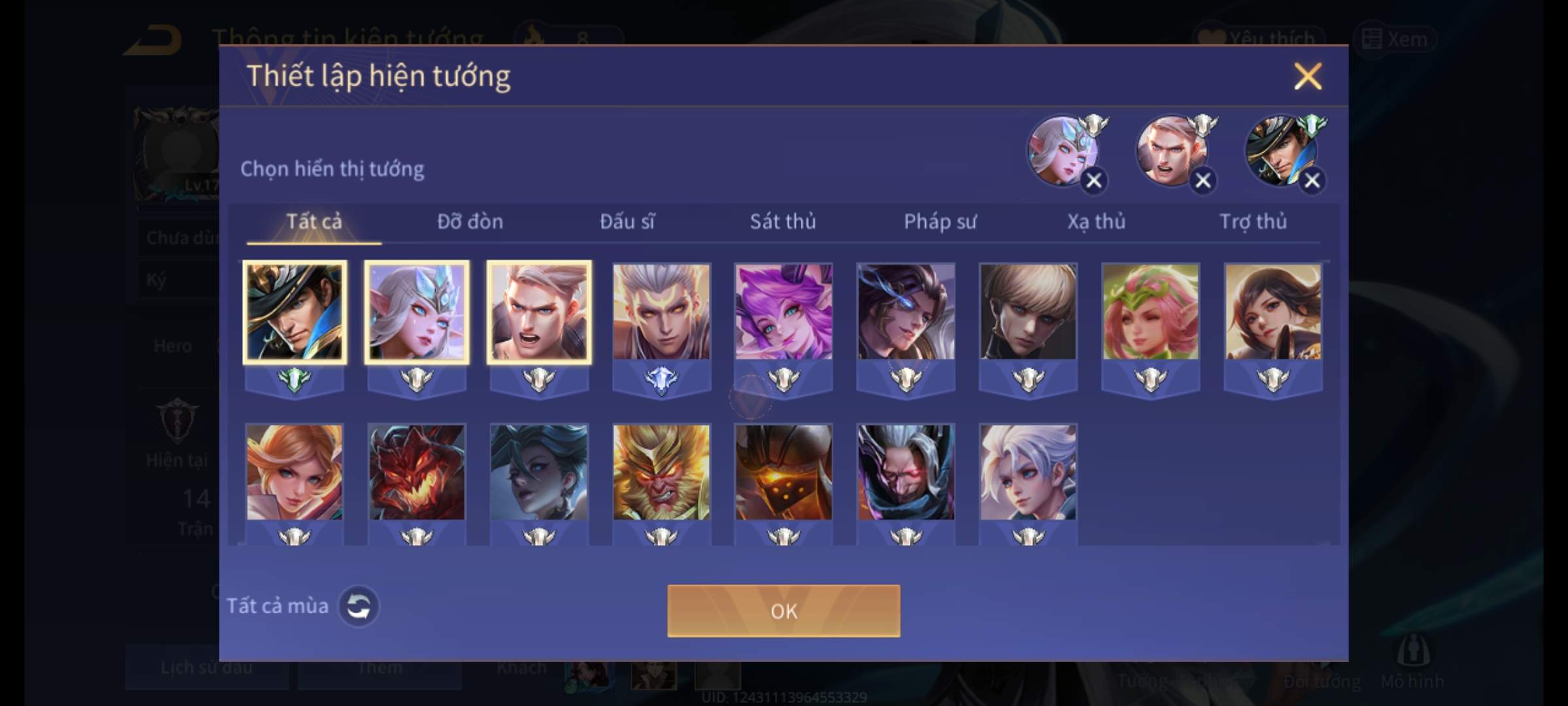Pick the dark helmeted knight with glowing visor

pyautogui.click(x=783, y=472)
